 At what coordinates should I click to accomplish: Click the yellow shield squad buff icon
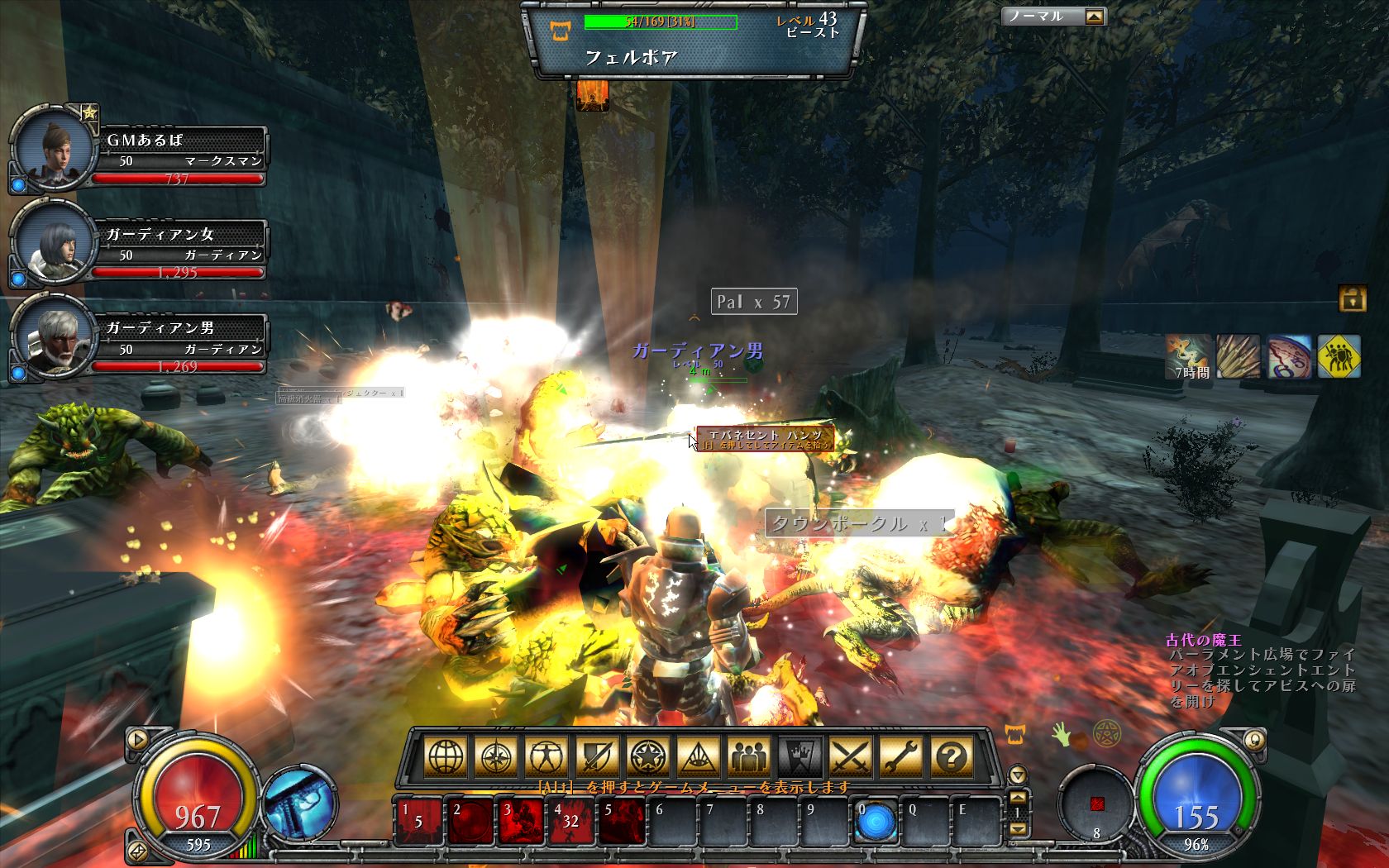pos(1339,356)
